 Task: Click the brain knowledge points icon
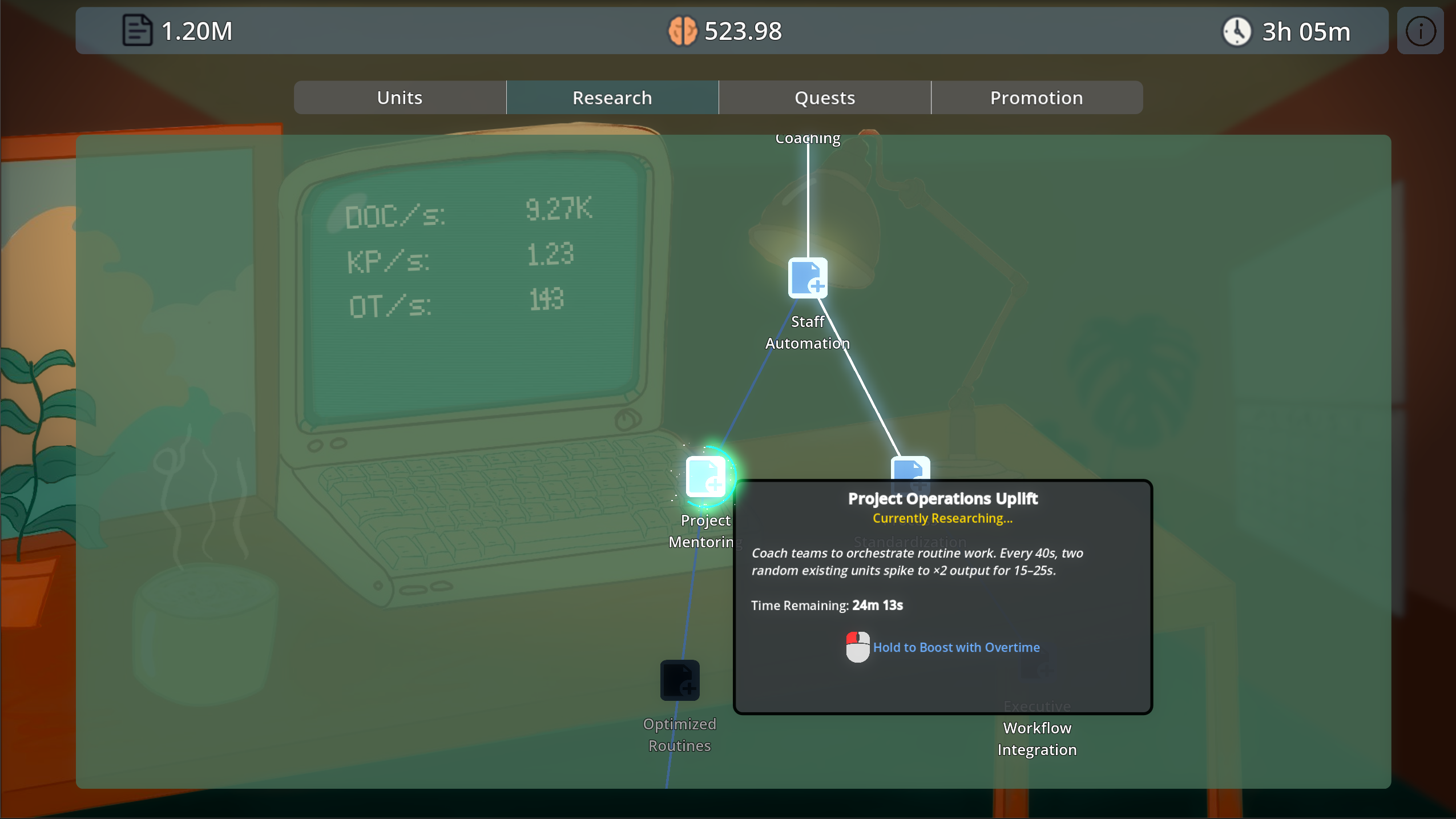pos(683,30)
